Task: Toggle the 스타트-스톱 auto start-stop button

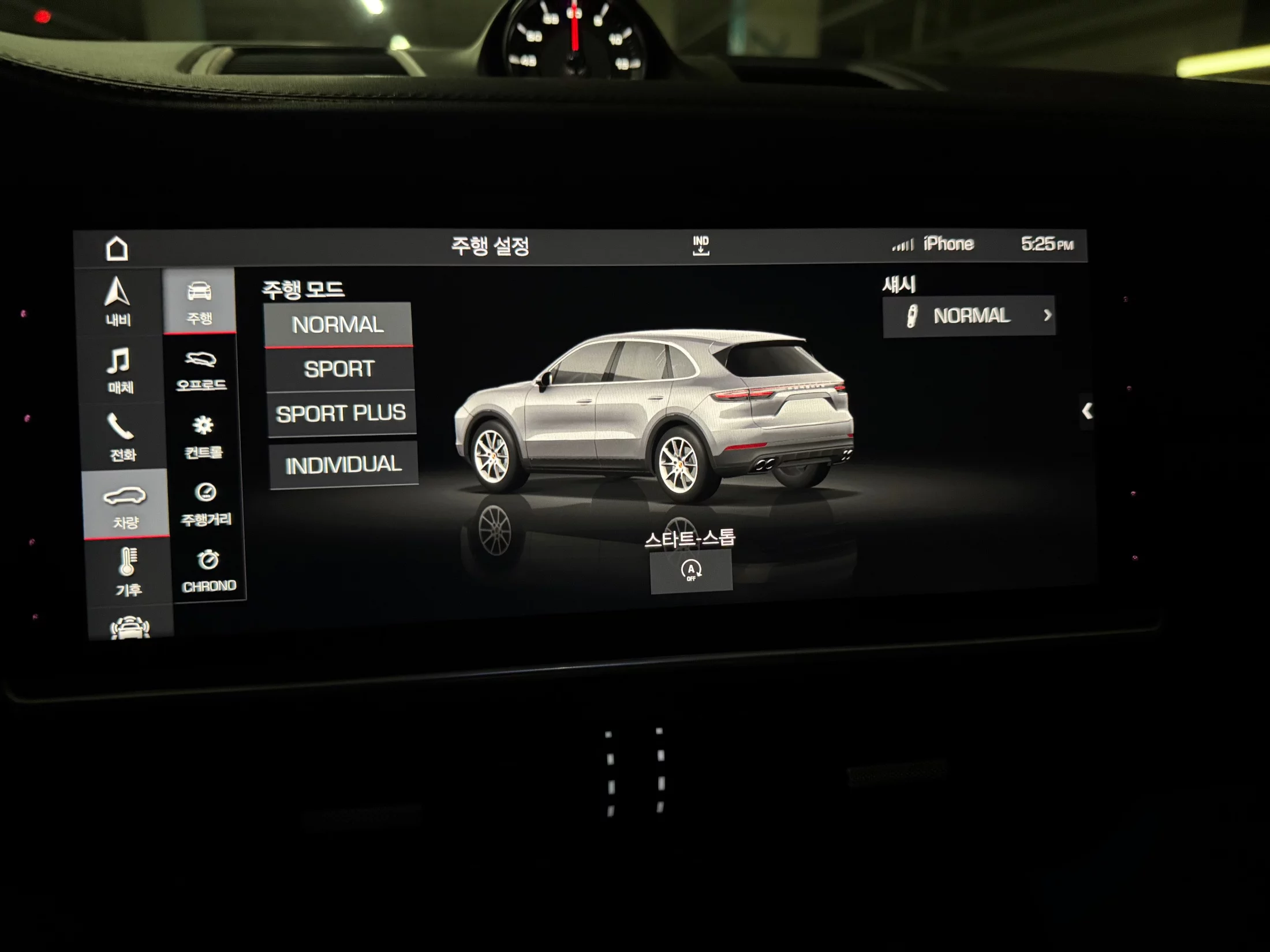Action: pos(691,570)
